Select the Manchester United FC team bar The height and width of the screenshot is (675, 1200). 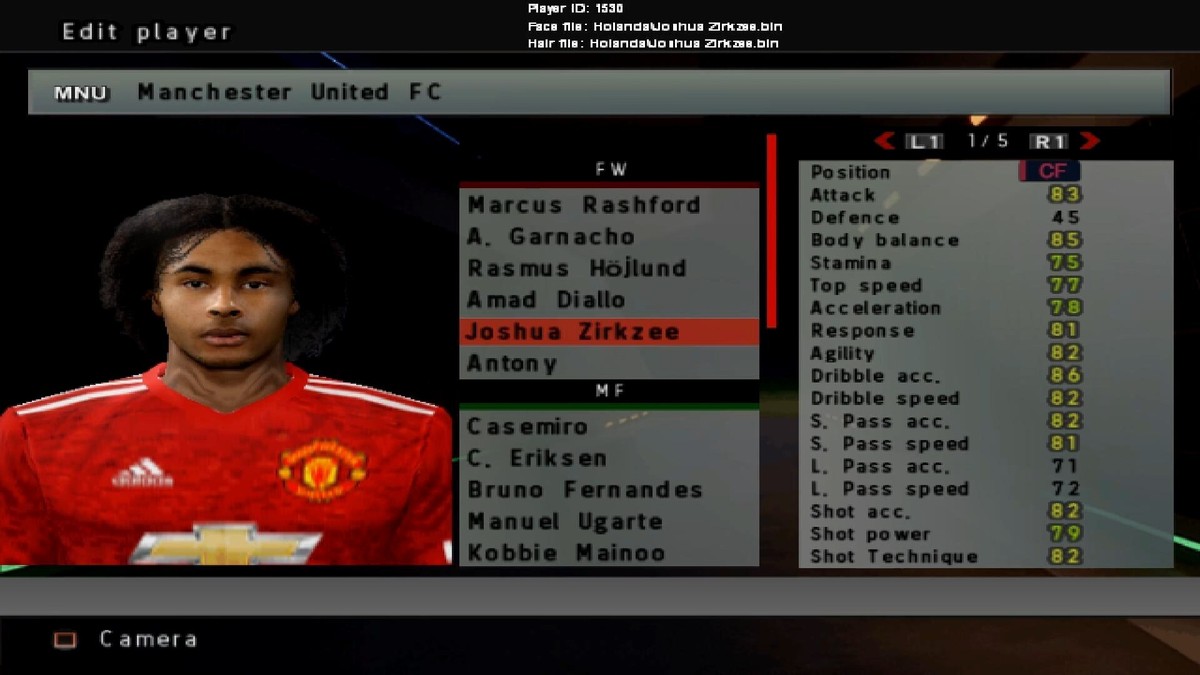click(599, 92)
